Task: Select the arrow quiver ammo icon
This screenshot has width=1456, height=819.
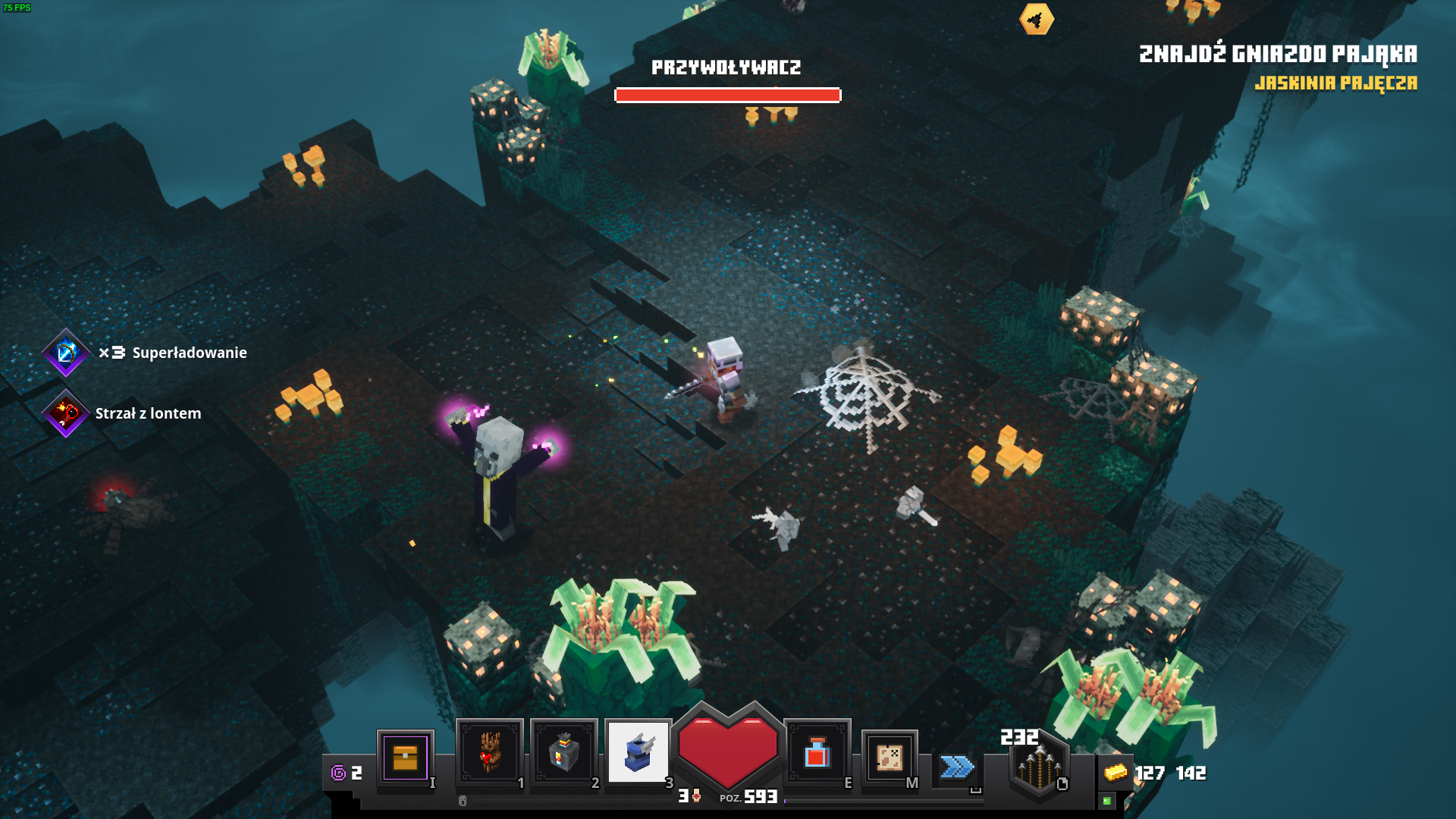Action: tap(1039, 766)
